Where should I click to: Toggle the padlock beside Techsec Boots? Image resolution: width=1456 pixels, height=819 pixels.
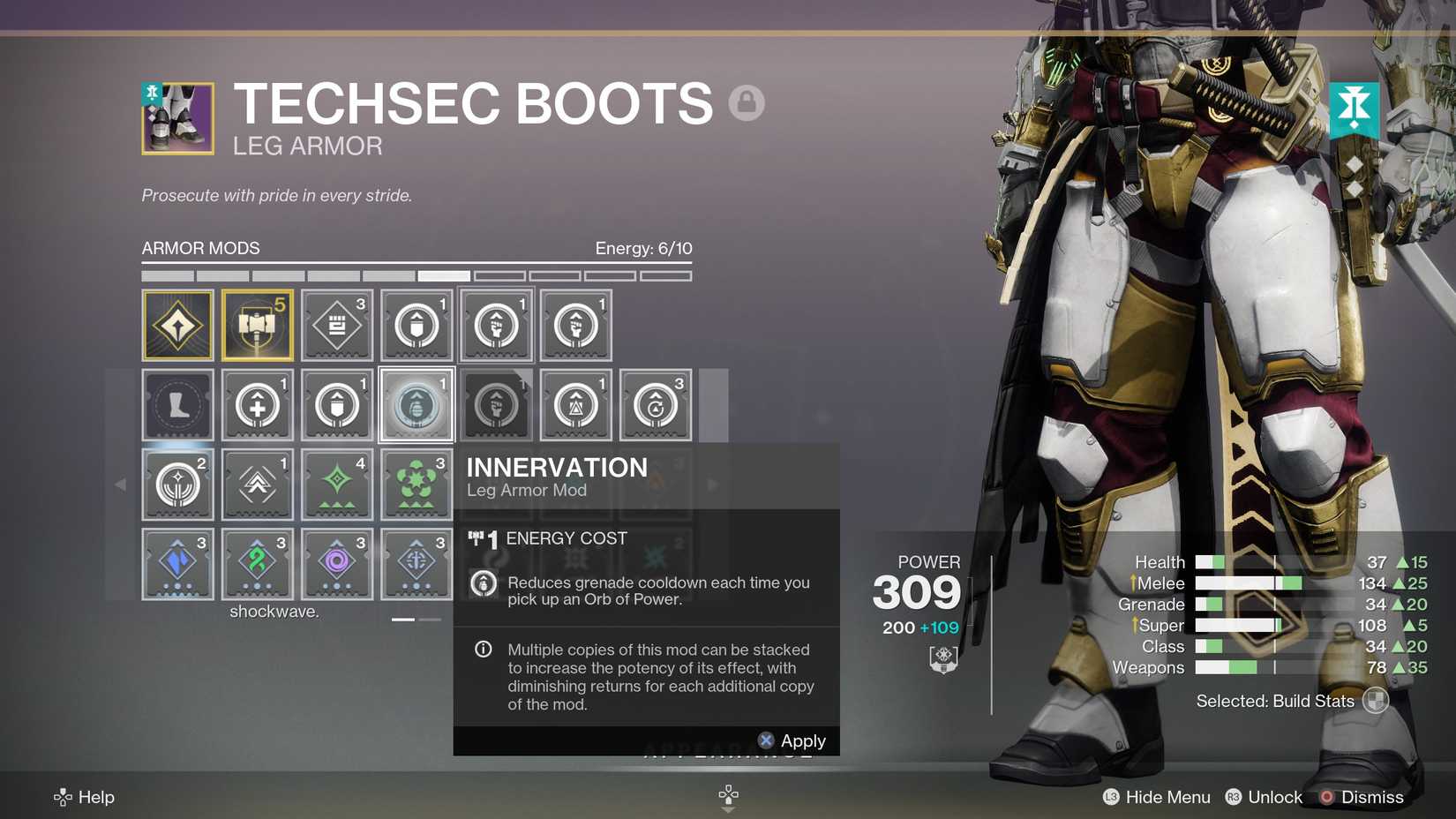[746, 103]
